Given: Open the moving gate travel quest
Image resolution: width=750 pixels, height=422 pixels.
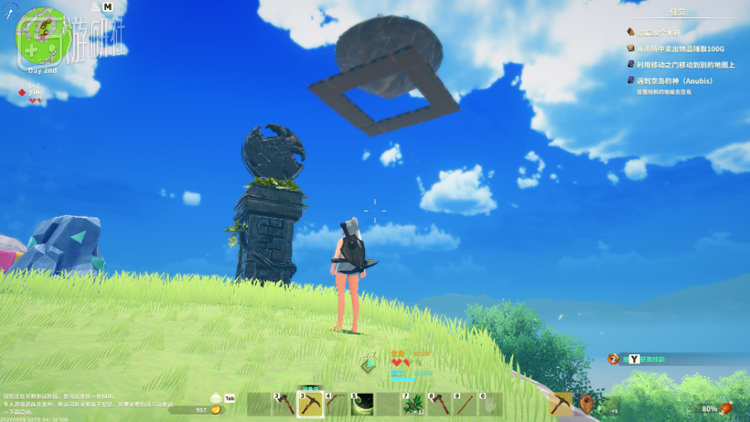Looking at the screenshot, I should (681, 64).
